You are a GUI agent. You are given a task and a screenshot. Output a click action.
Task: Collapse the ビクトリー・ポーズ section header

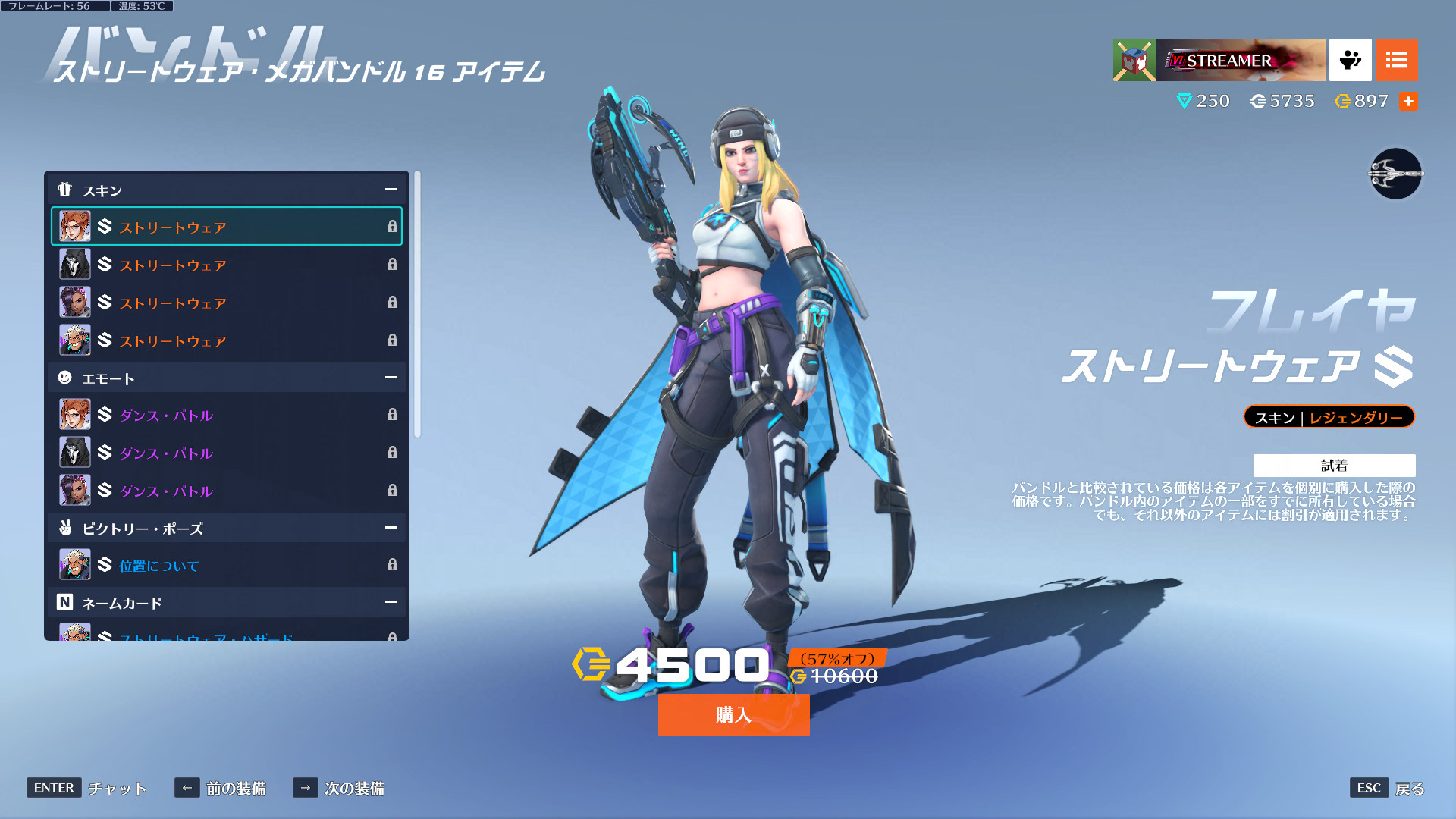click(391, 528)
